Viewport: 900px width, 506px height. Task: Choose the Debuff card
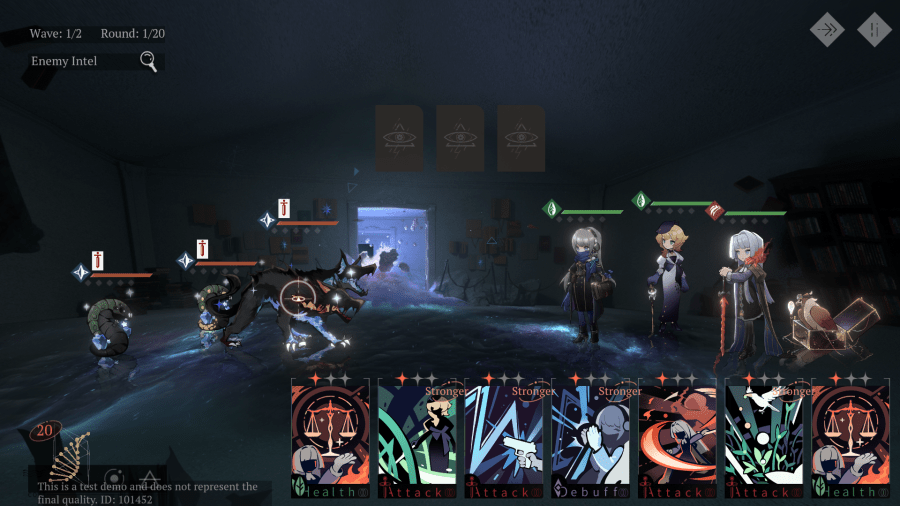(590, 438)
